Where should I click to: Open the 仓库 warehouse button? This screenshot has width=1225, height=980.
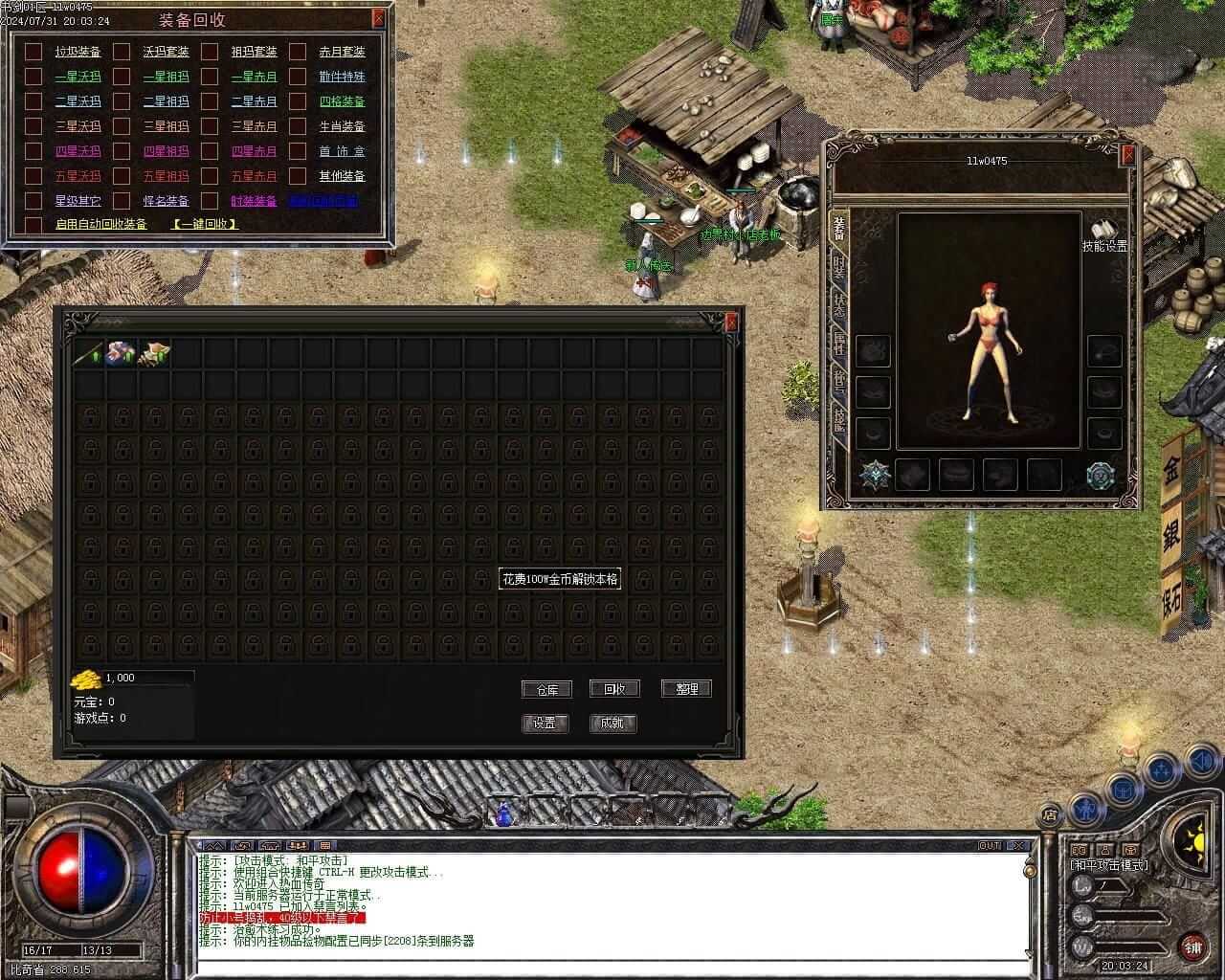click(x=546, y=689)
